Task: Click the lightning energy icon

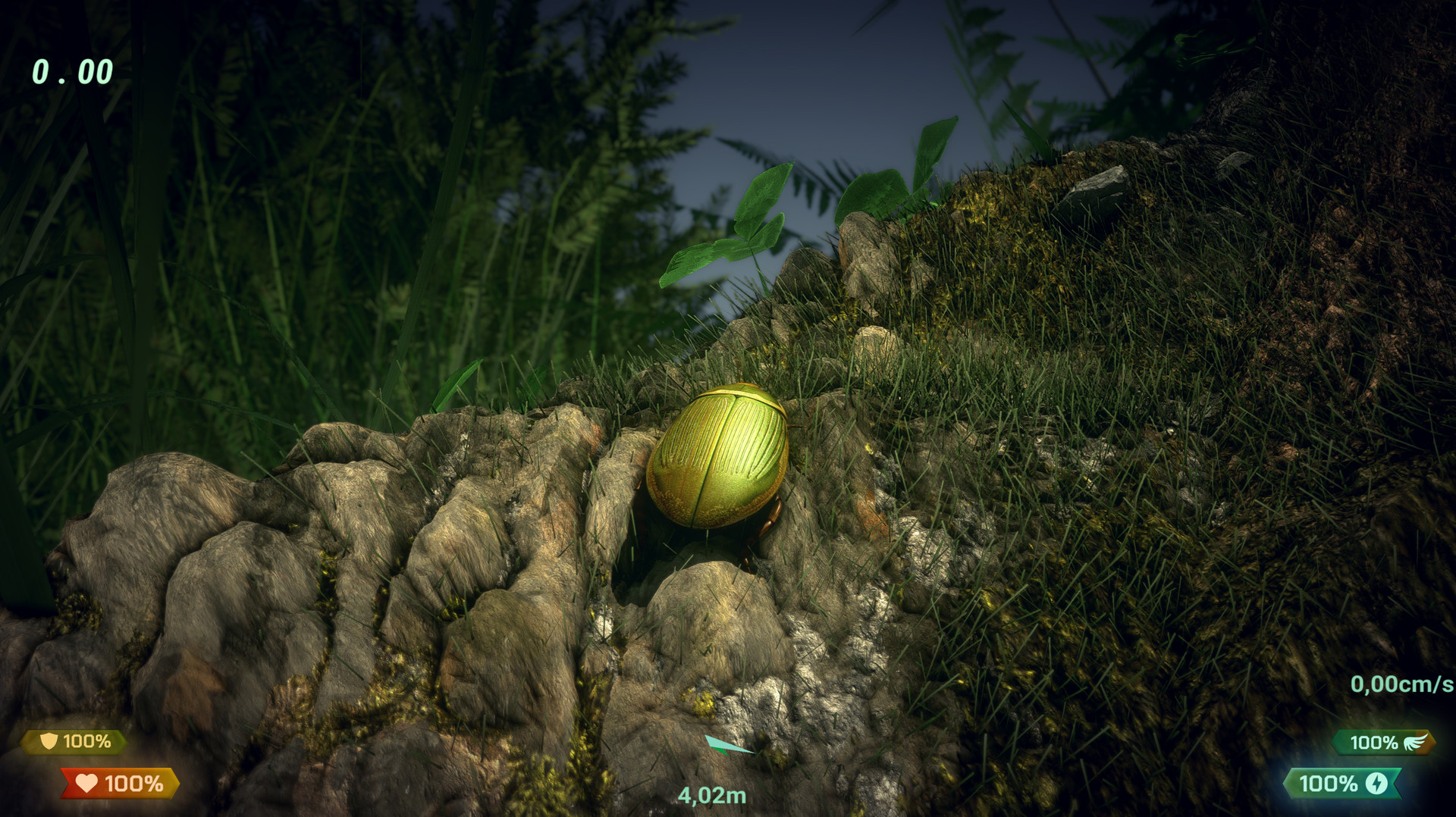Action: (x=1378, y=784)
